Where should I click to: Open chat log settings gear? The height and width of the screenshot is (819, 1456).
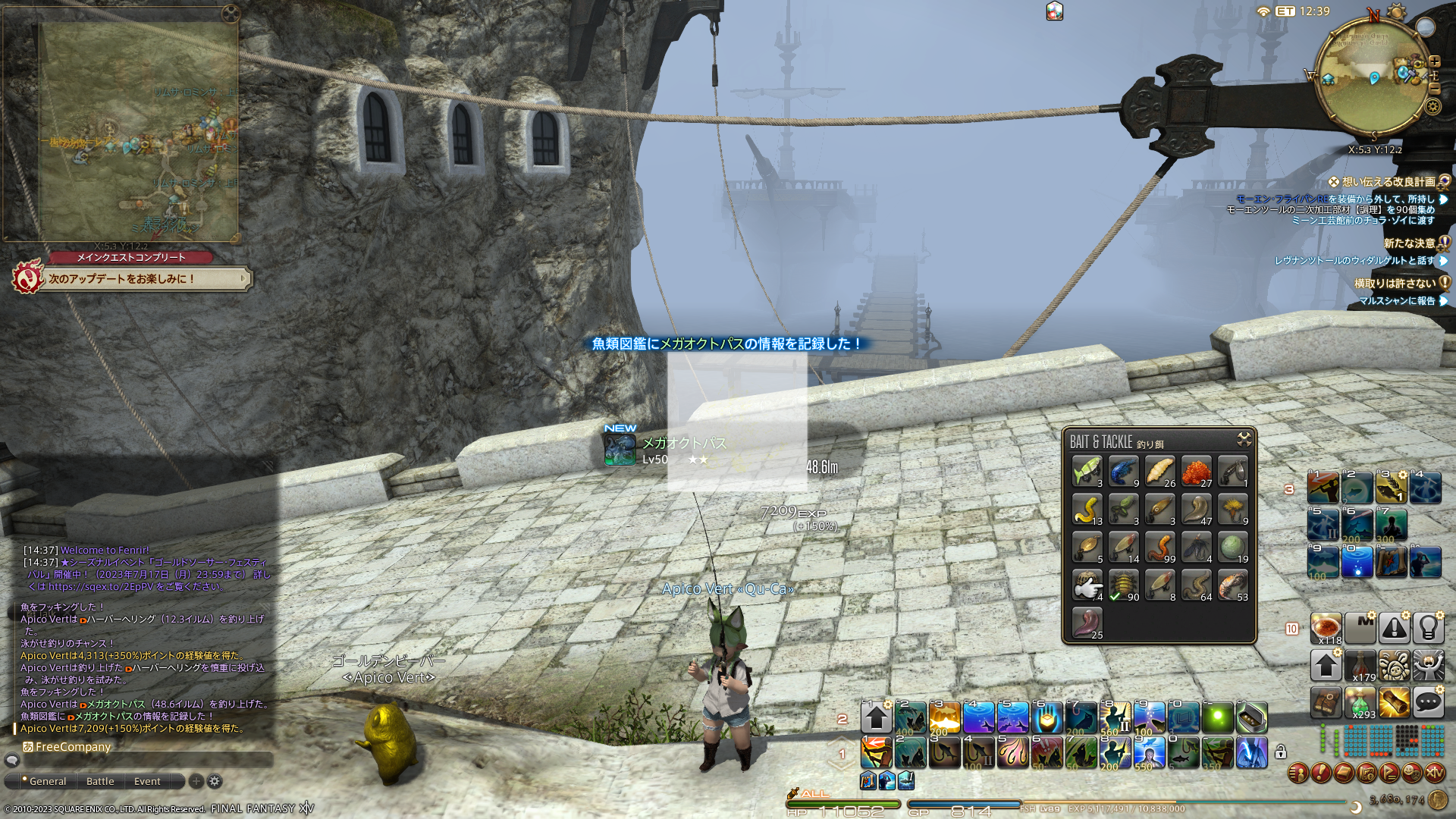coord(215,781)
